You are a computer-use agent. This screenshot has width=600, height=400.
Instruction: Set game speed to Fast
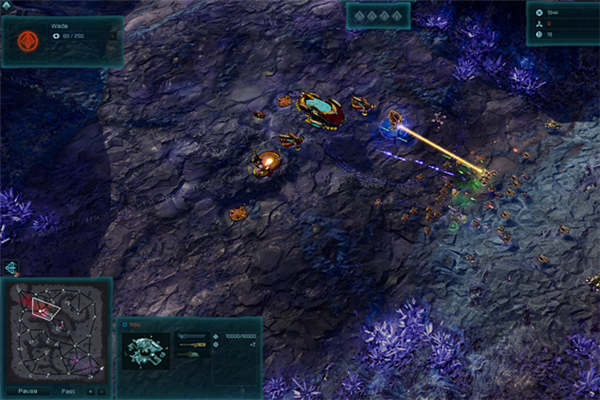click(67, 391)
